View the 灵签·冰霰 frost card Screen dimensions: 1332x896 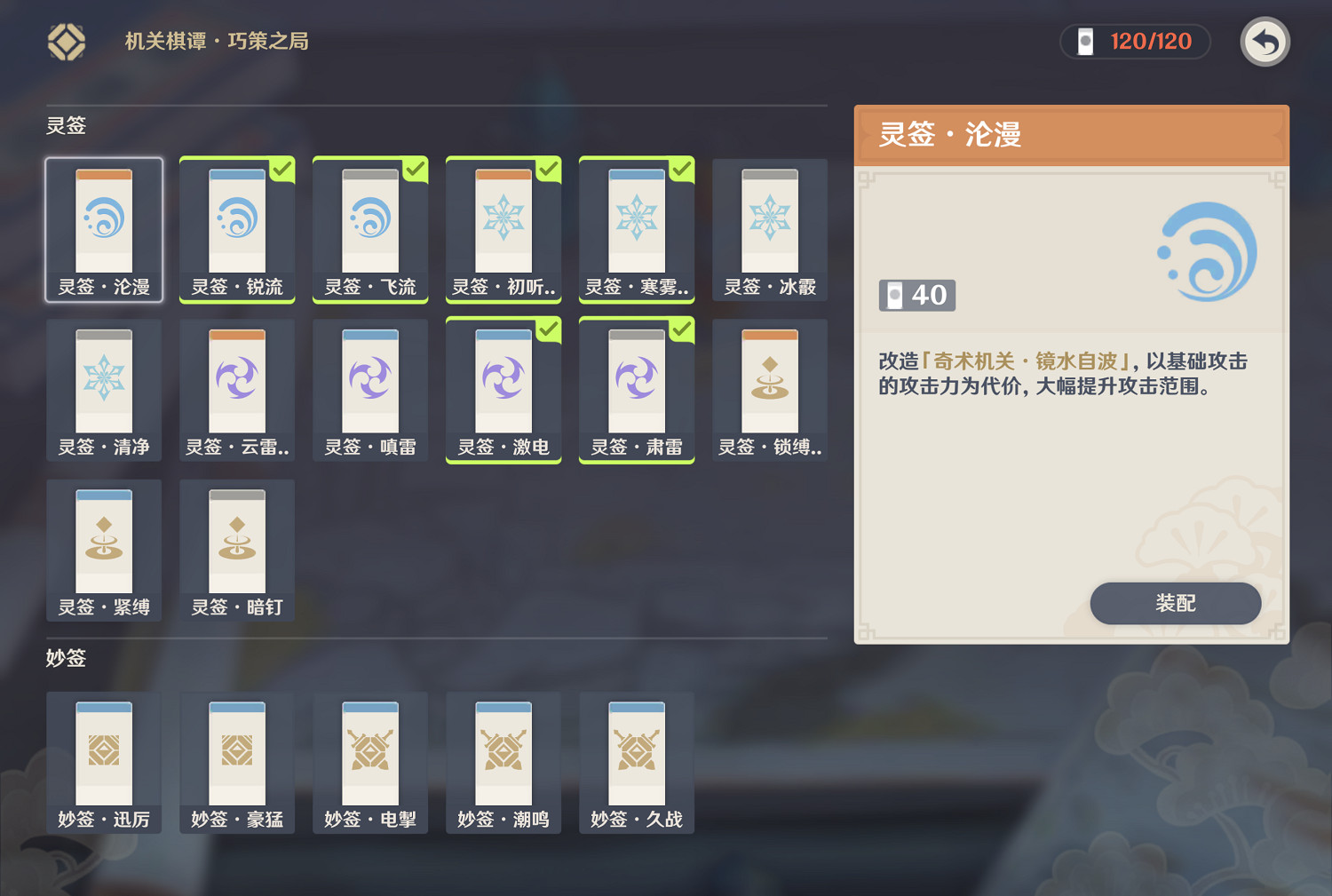(769, 229)
